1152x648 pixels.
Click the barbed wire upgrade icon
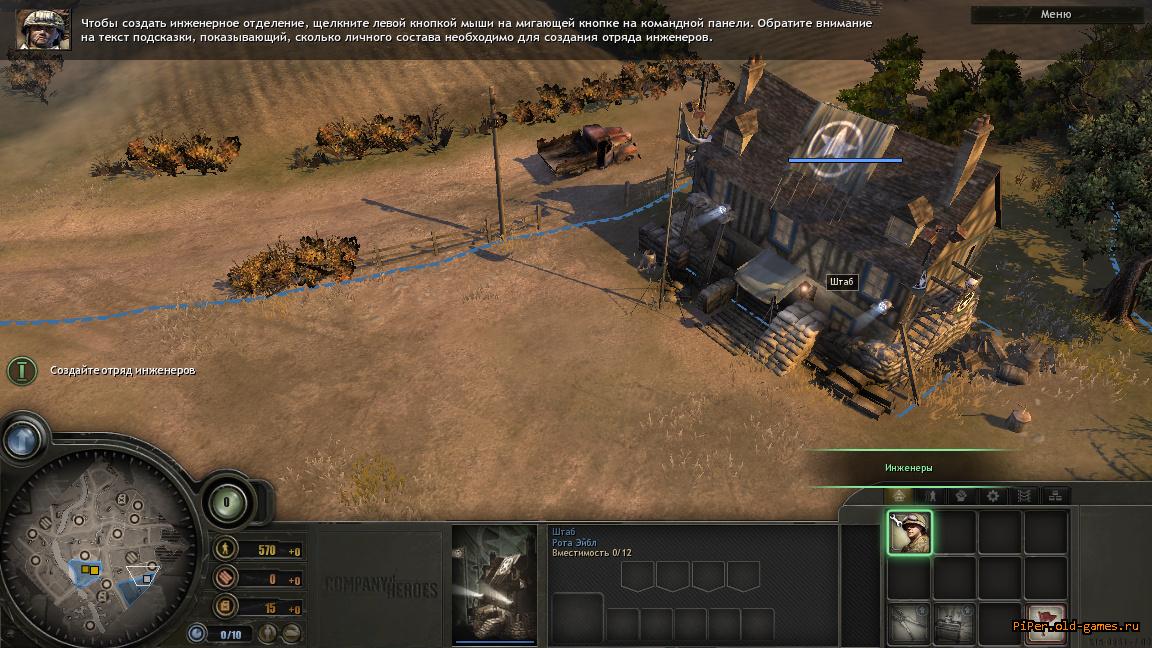909,623
